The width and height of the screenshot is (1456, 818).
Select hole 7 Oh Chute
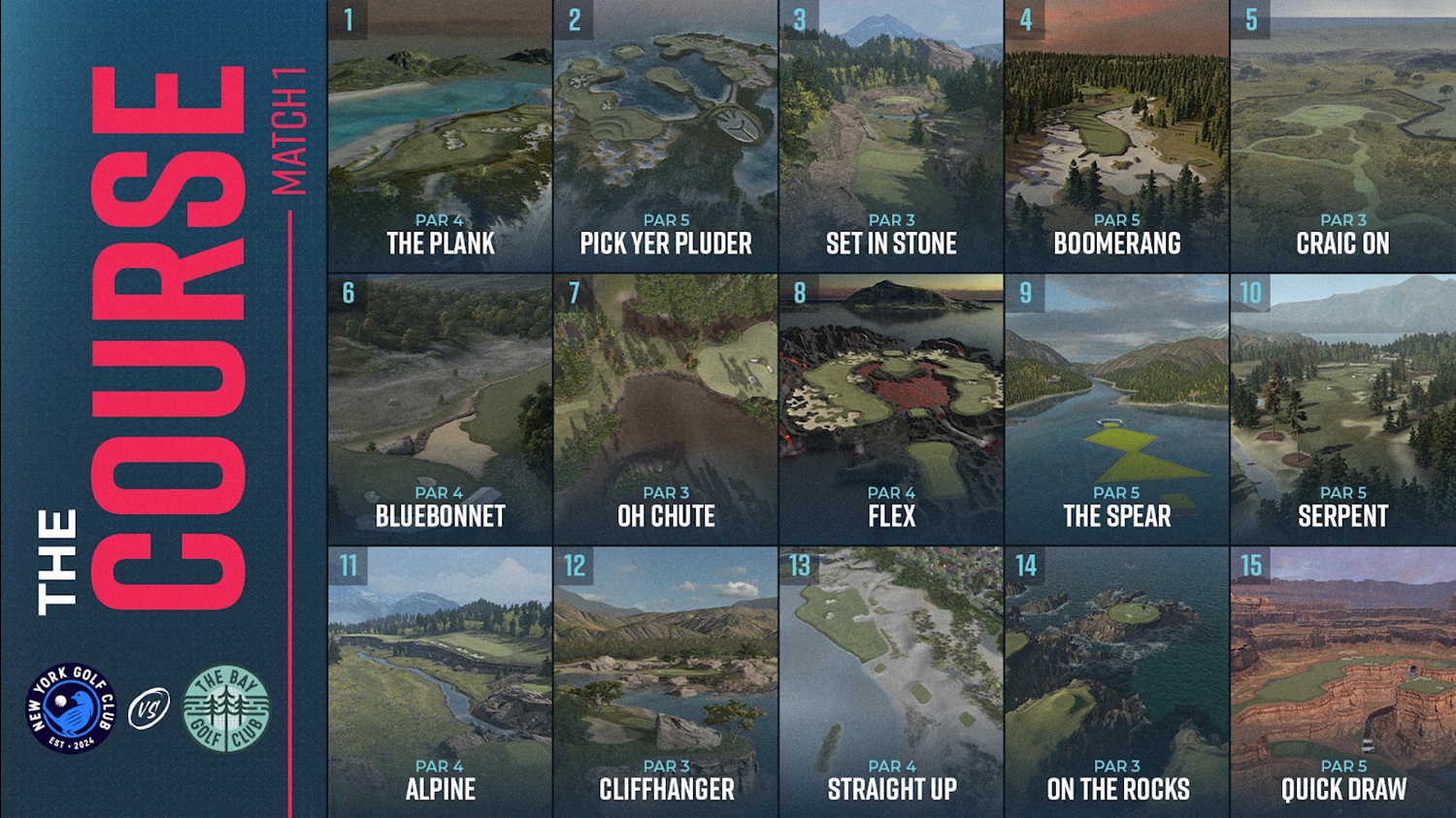666,409
